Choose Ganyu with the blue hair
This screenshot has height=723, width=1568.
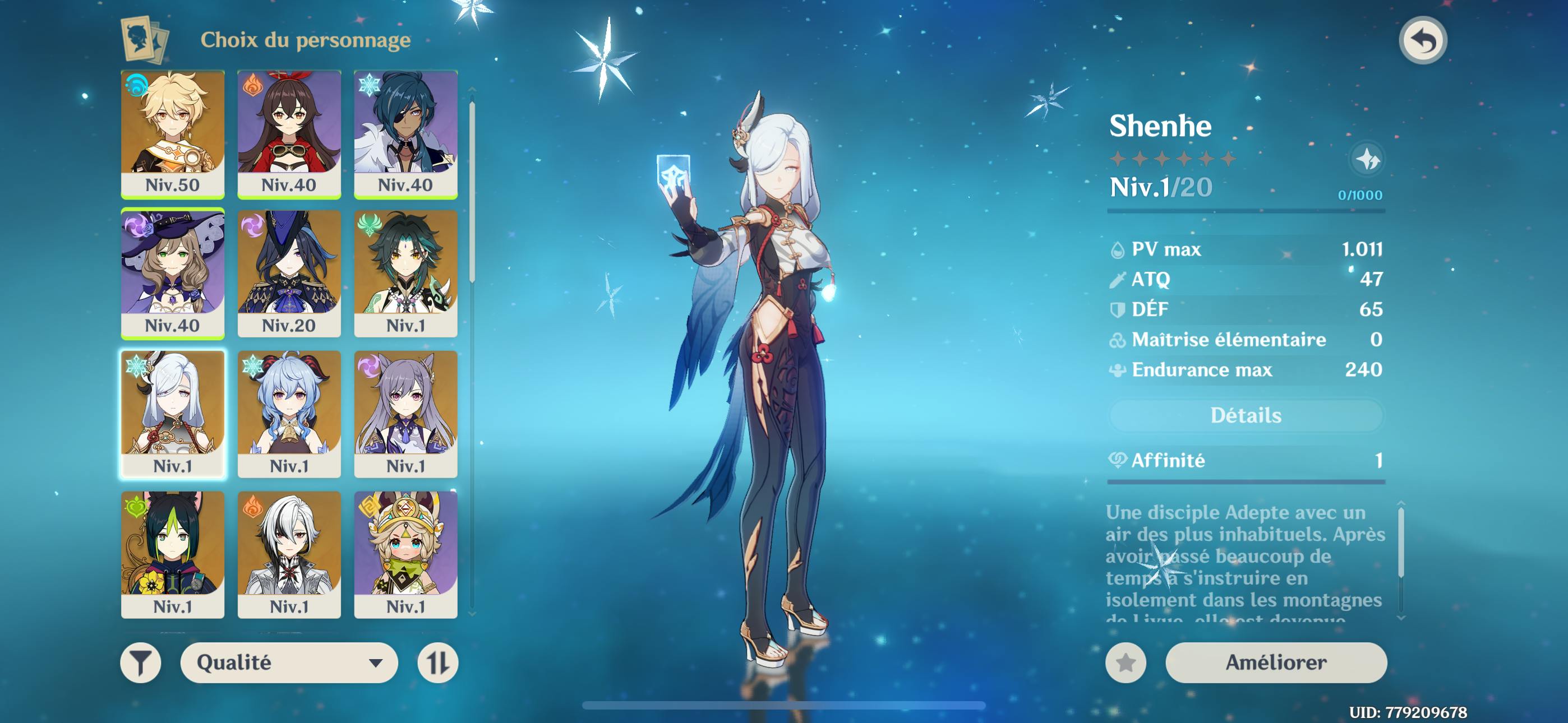[x=289, y=414]
